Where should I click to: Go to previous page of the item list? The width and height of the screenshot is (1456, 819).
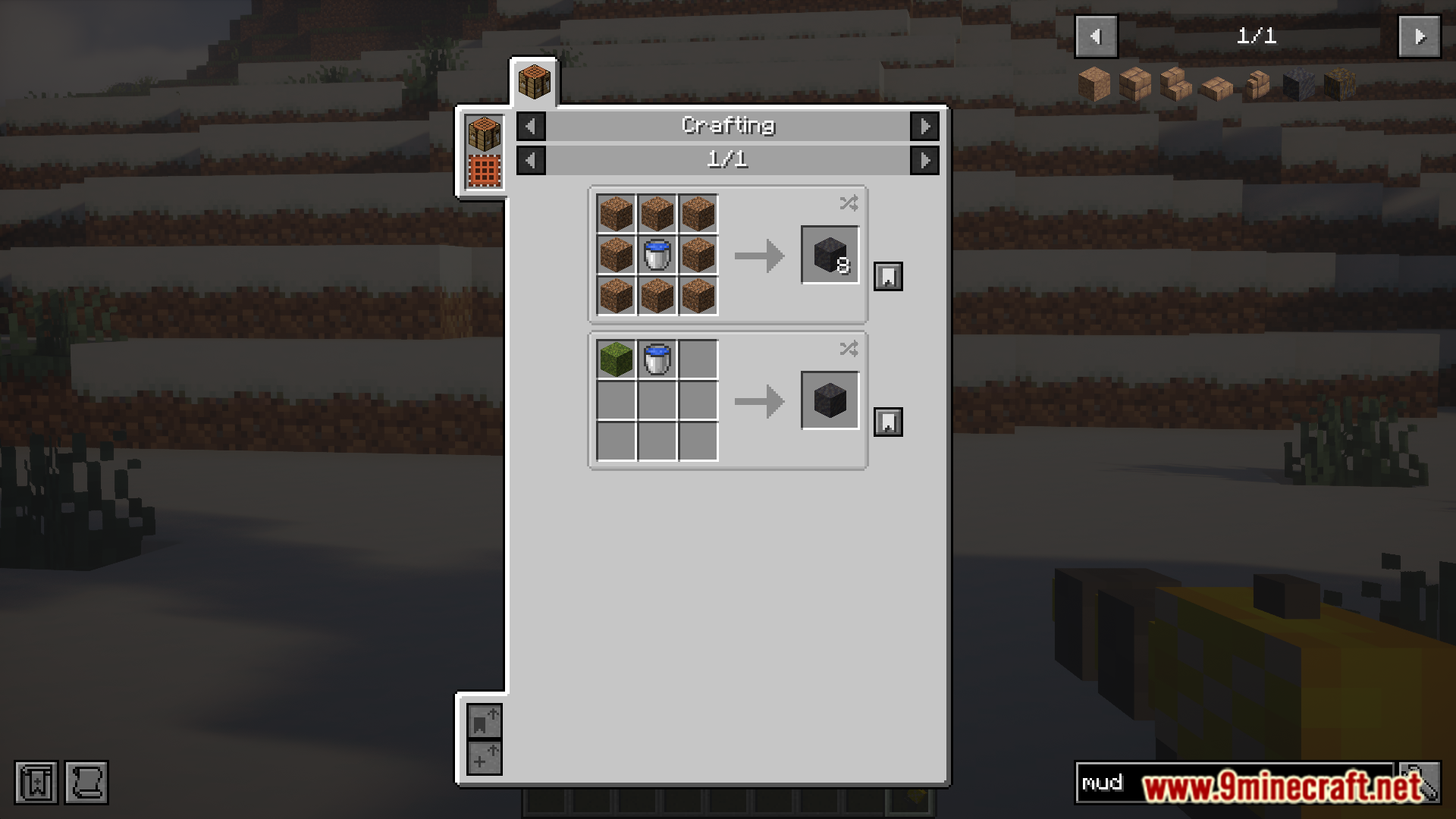pos(1096,36)
